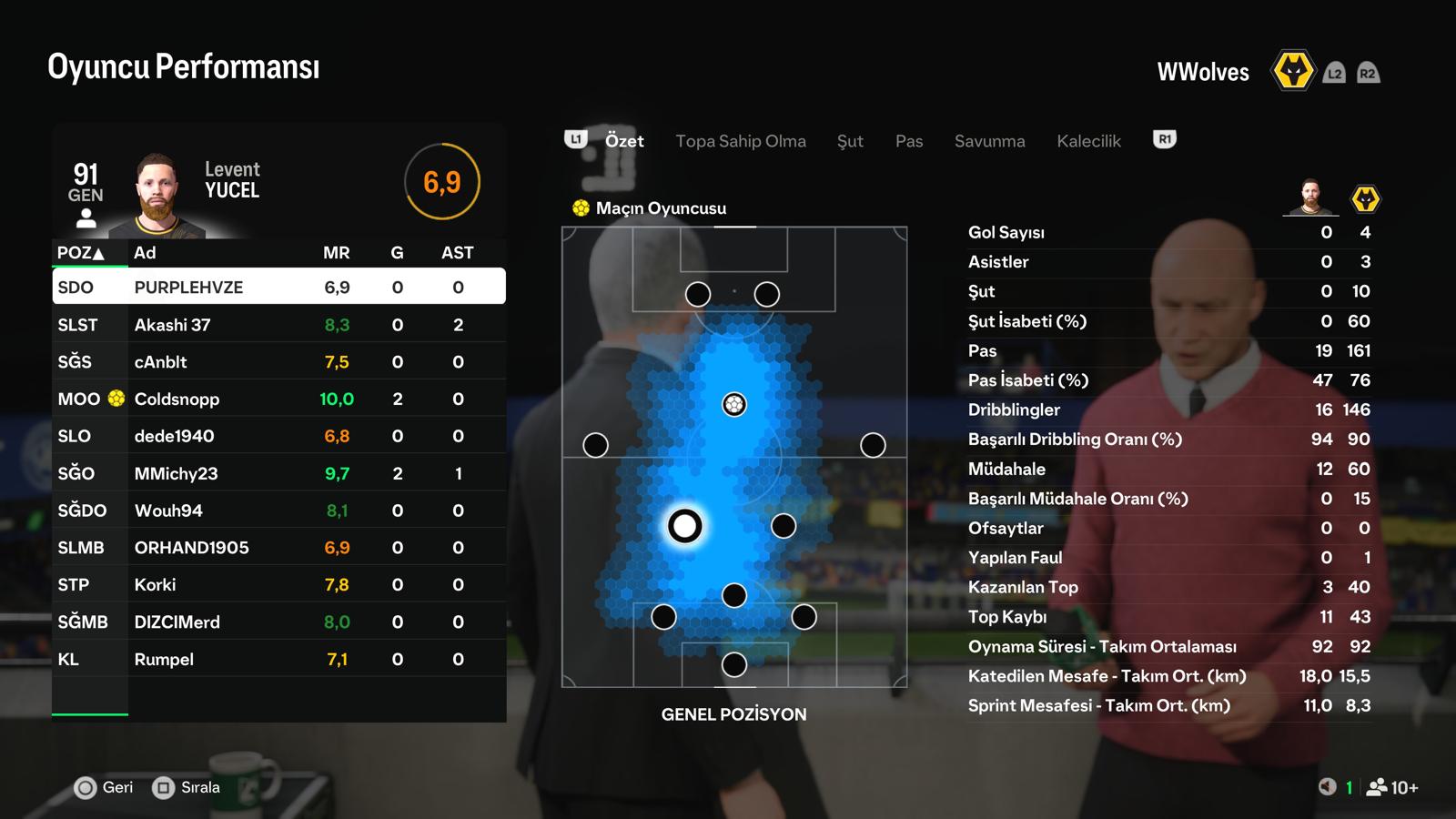Open the Topa Sahip Olma tab
This screenshot has height=819, width=1456.
tap(740, 141)
